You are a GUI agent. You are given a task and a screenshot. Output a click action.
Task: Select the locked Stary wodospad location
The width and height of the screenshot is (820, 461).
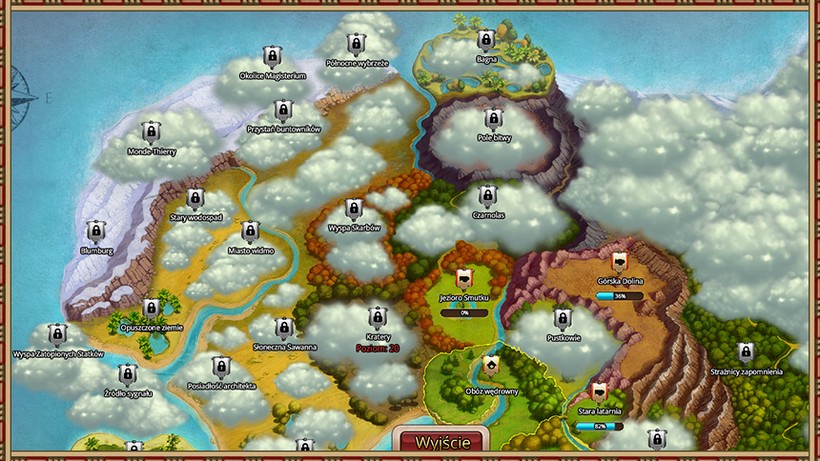195,198
